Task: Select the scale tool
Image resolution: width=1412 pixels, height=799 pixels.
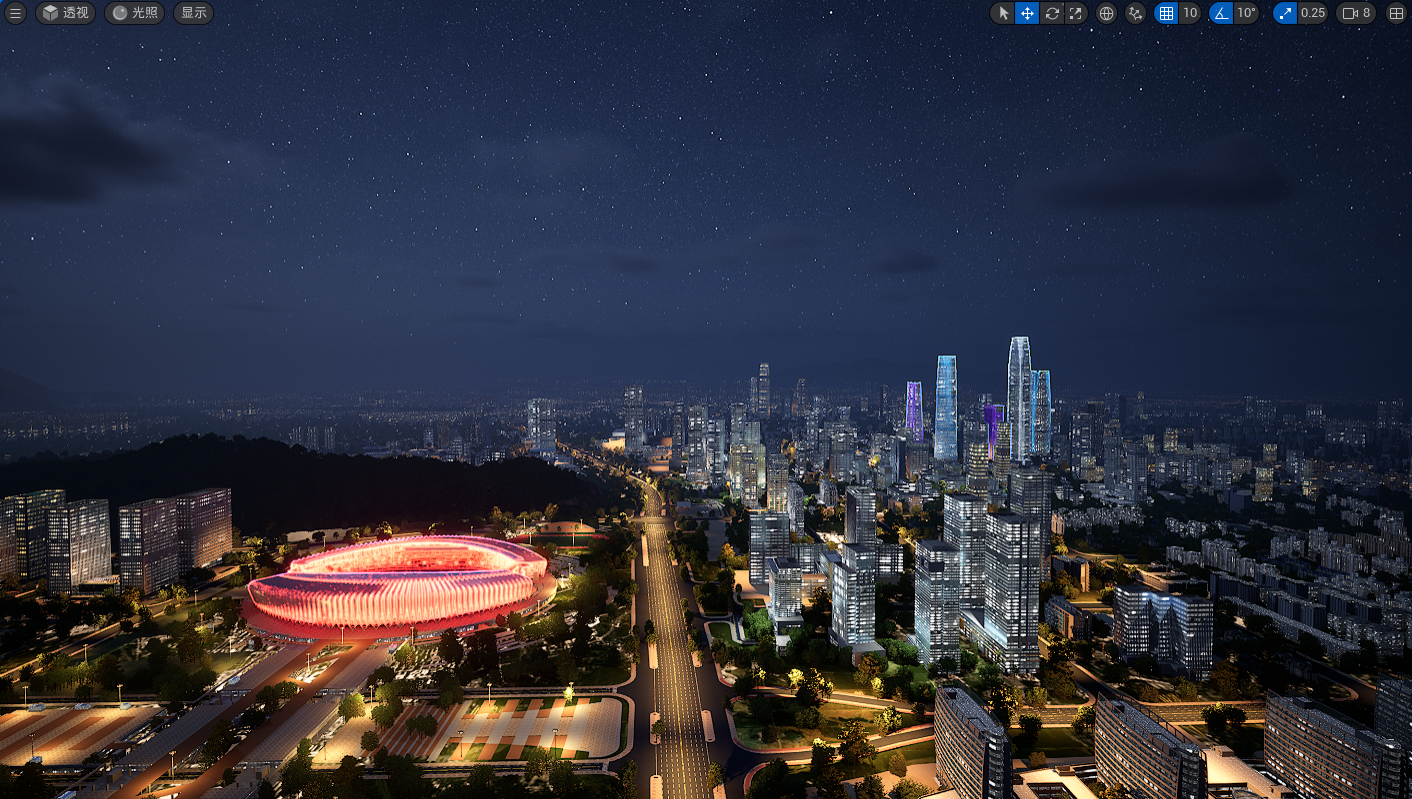Action: (x=1076, y=13)
